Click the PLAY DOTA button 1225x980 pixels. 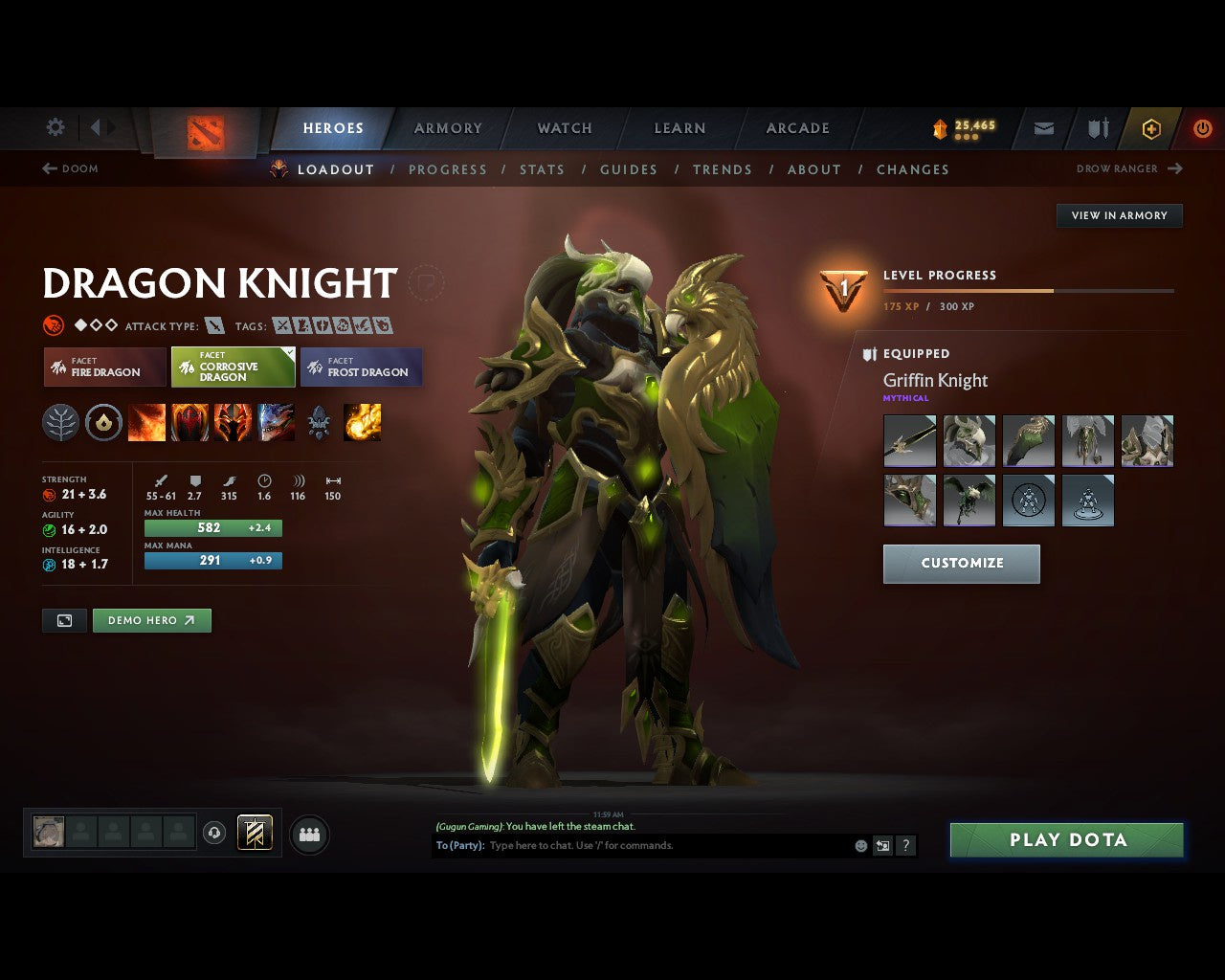(1066, 839)
